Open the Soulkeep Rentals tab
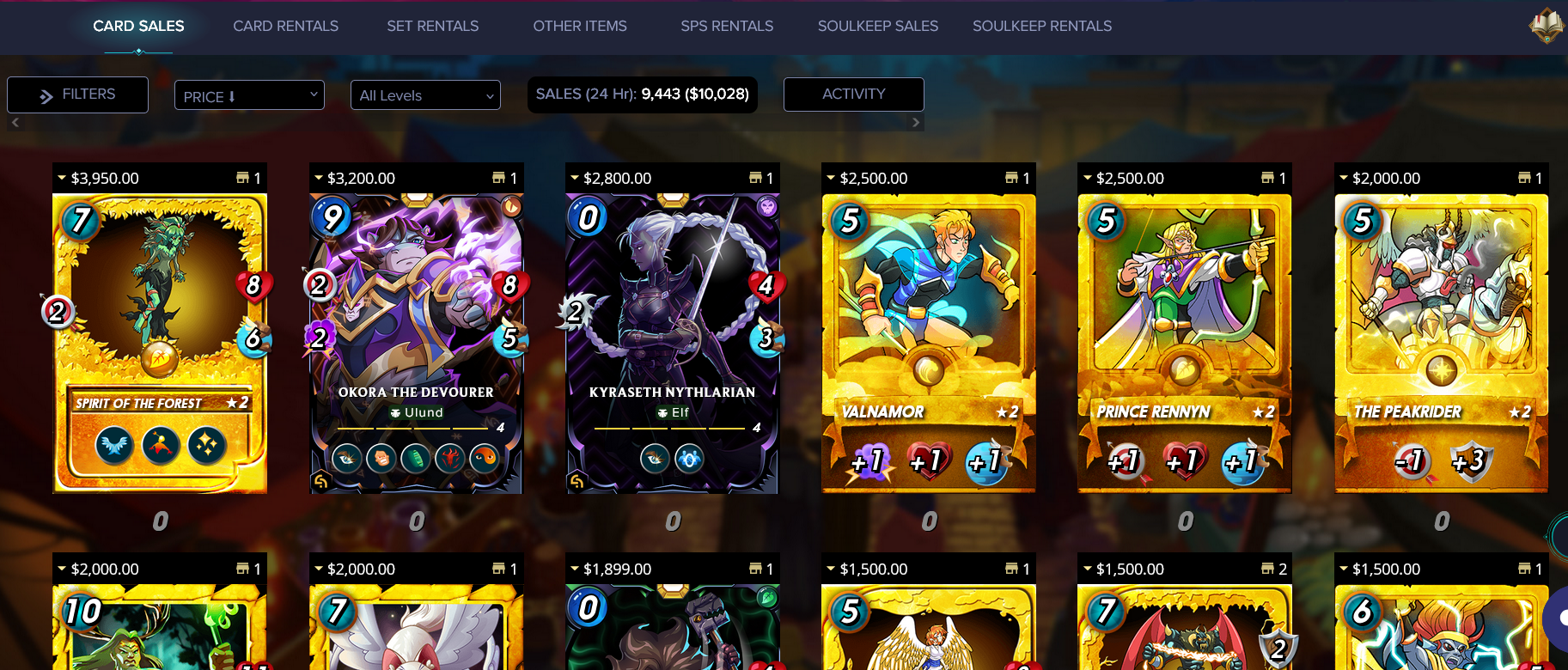The image size is (1568, 670). (1041, 26)
